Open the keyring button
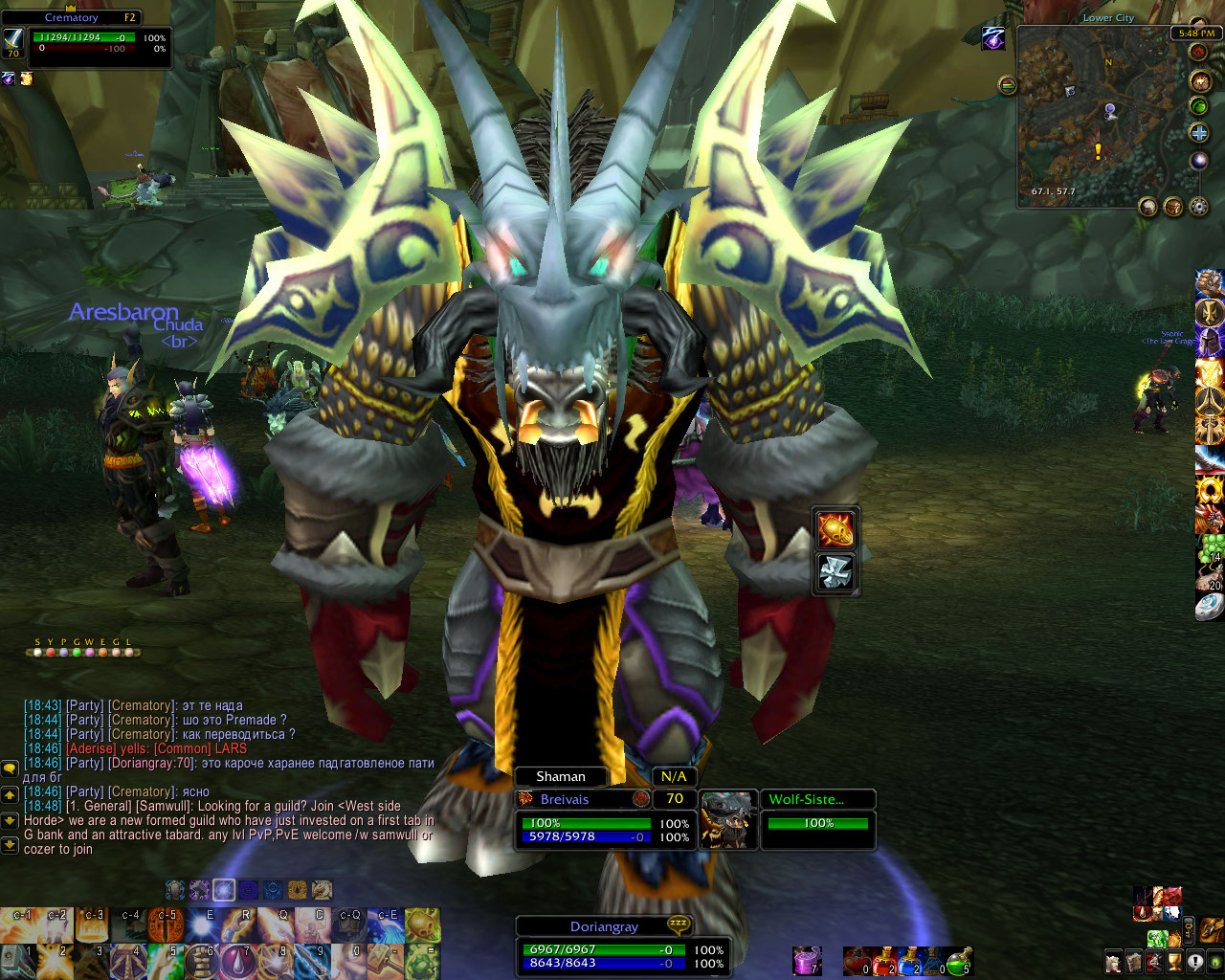The image size is (1225, 980). [1189, 928]
